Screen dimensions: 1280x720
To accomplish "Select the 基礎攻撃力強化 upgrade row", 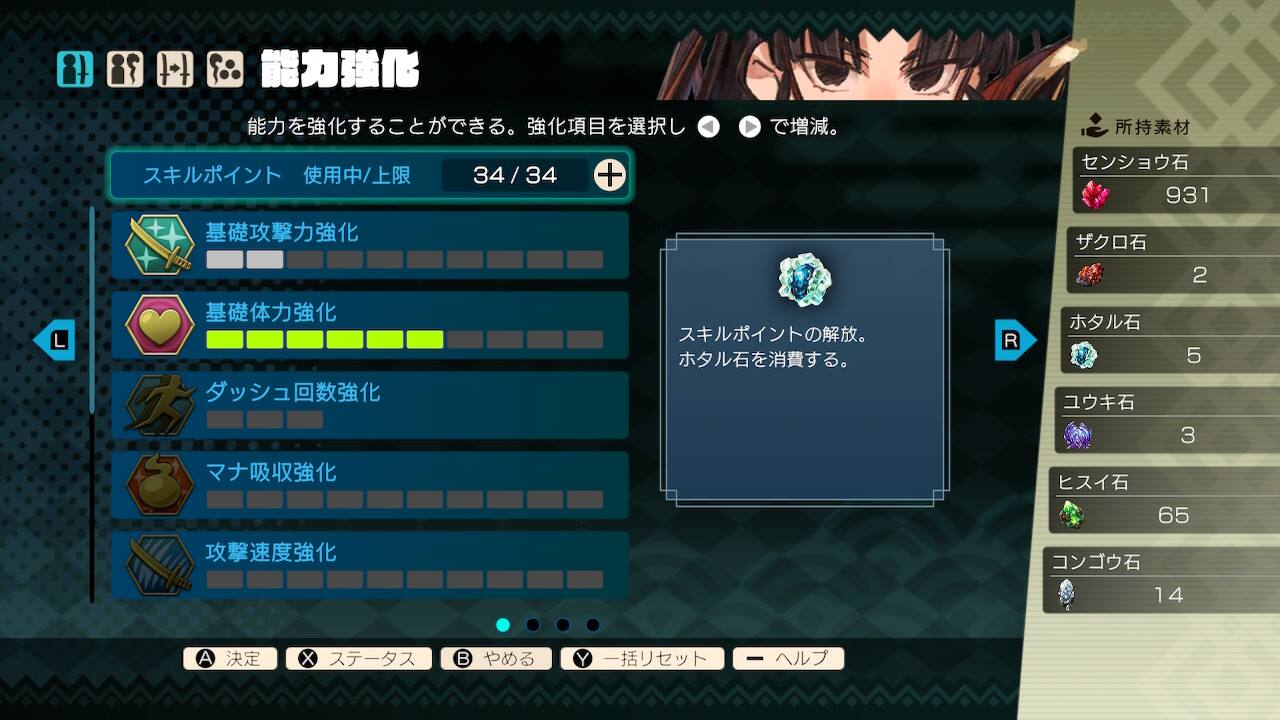I will coord(369,245).
